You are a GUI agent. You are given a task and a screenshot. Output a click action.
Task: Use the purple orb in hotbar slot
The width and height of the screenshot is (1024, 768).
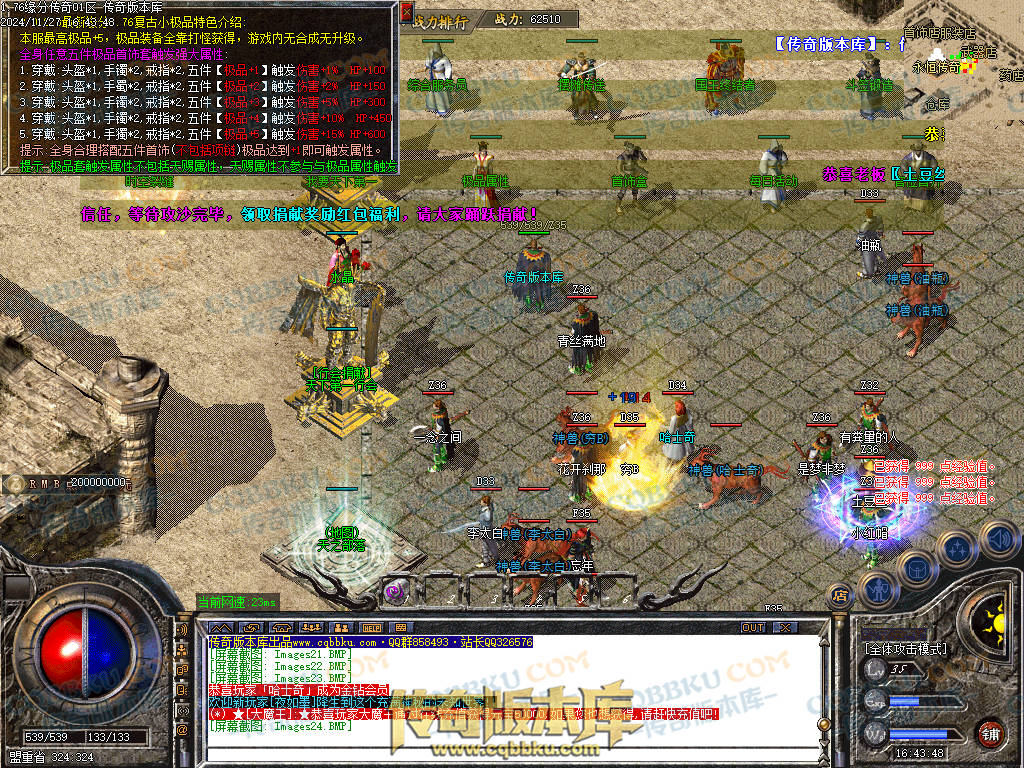[x=394, y=590]
